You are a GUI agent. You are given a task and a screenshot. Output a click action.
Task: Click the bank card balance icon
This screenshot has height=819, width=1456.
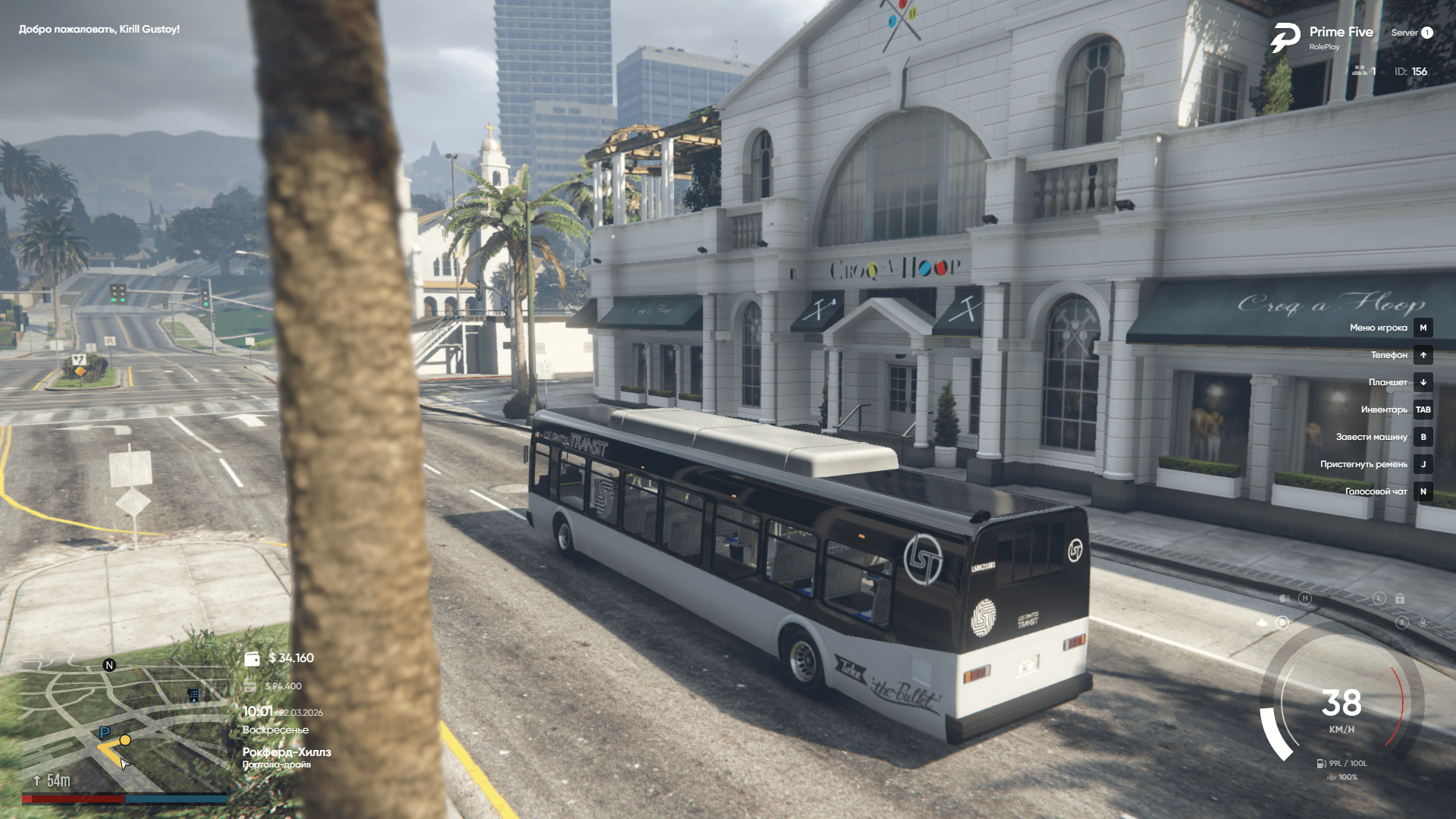[x=250, y=686]
